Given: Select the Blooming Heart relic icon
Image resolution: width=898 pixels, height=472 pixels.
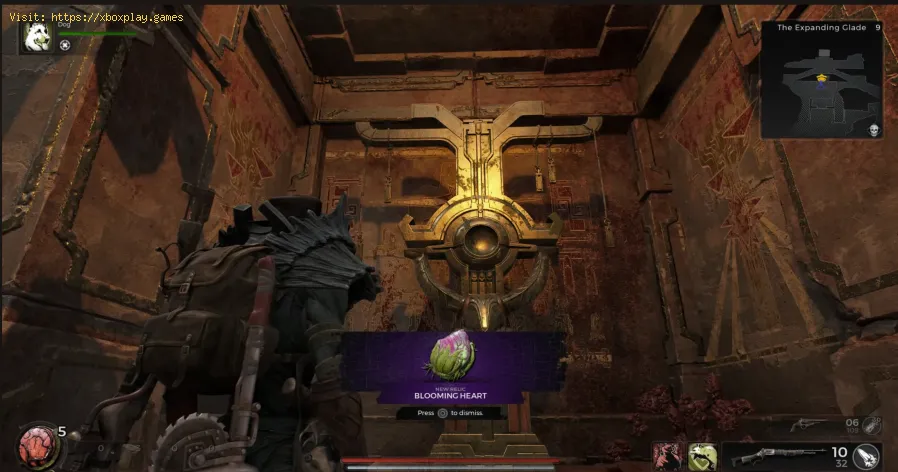Looking at the screenshot, I should click(x=451, y=357).
